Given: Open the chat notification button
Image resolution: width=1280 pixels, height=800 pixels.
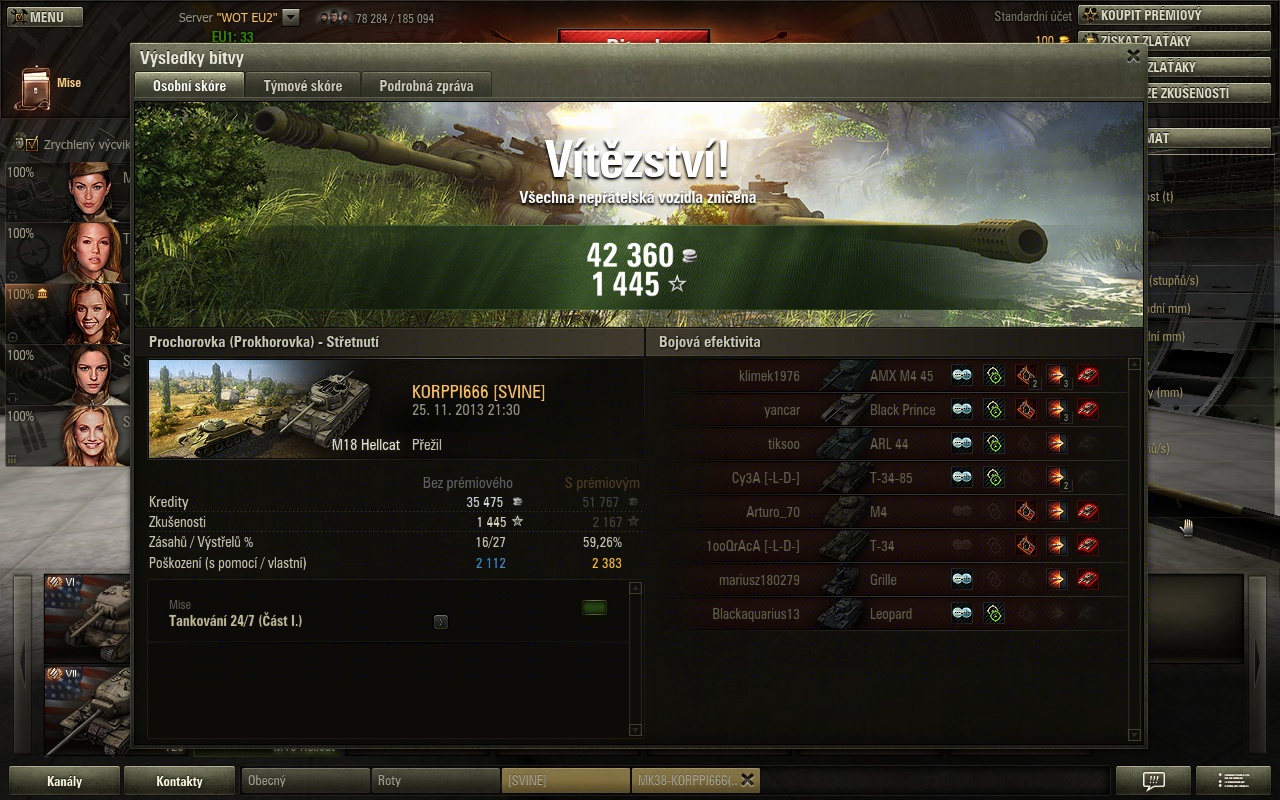Looking at the screenshot, I should 1153,781.
